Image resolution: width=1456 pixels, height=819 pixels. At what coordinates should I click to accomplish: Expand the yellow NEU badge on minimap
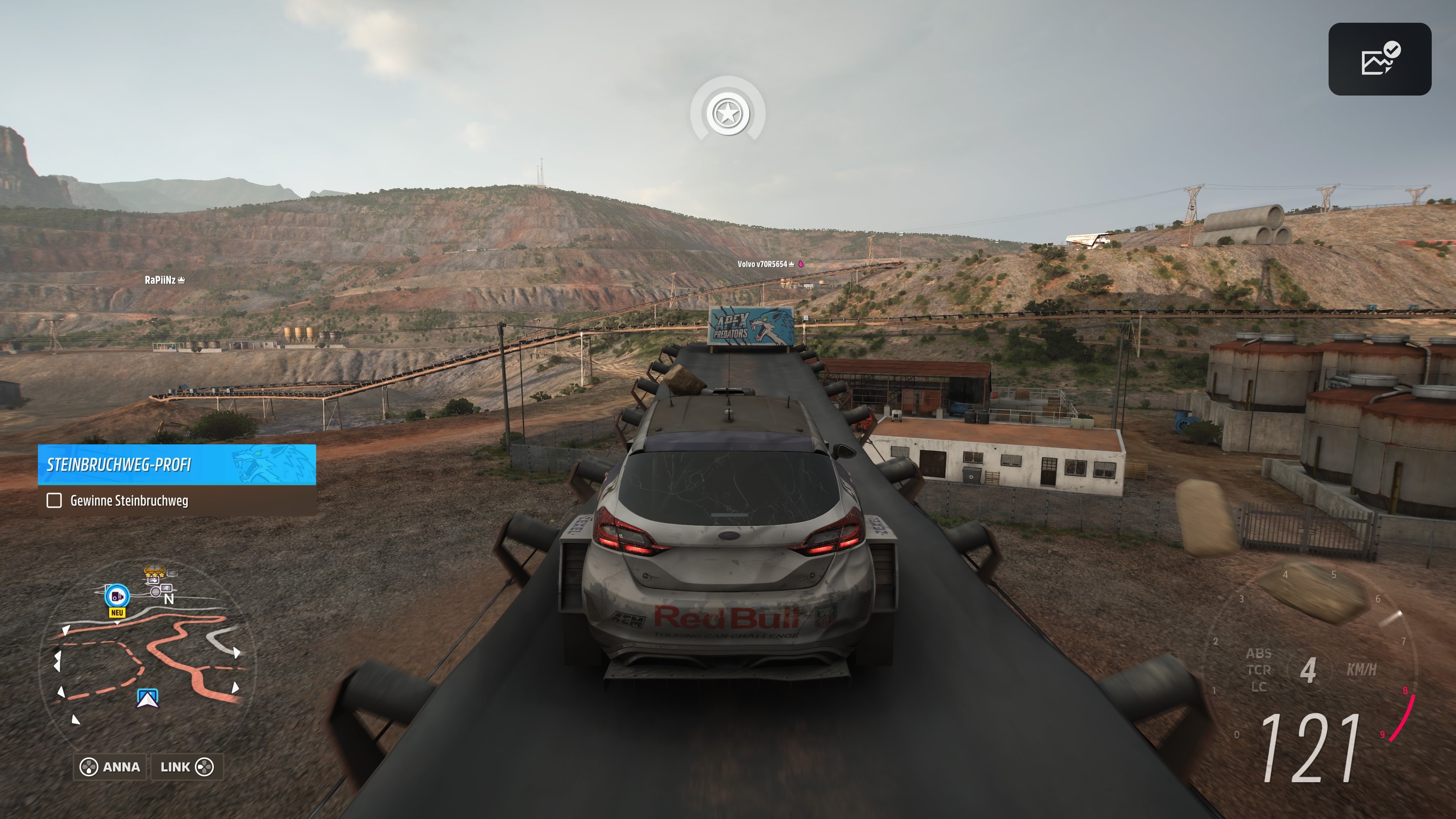(118, 613)
